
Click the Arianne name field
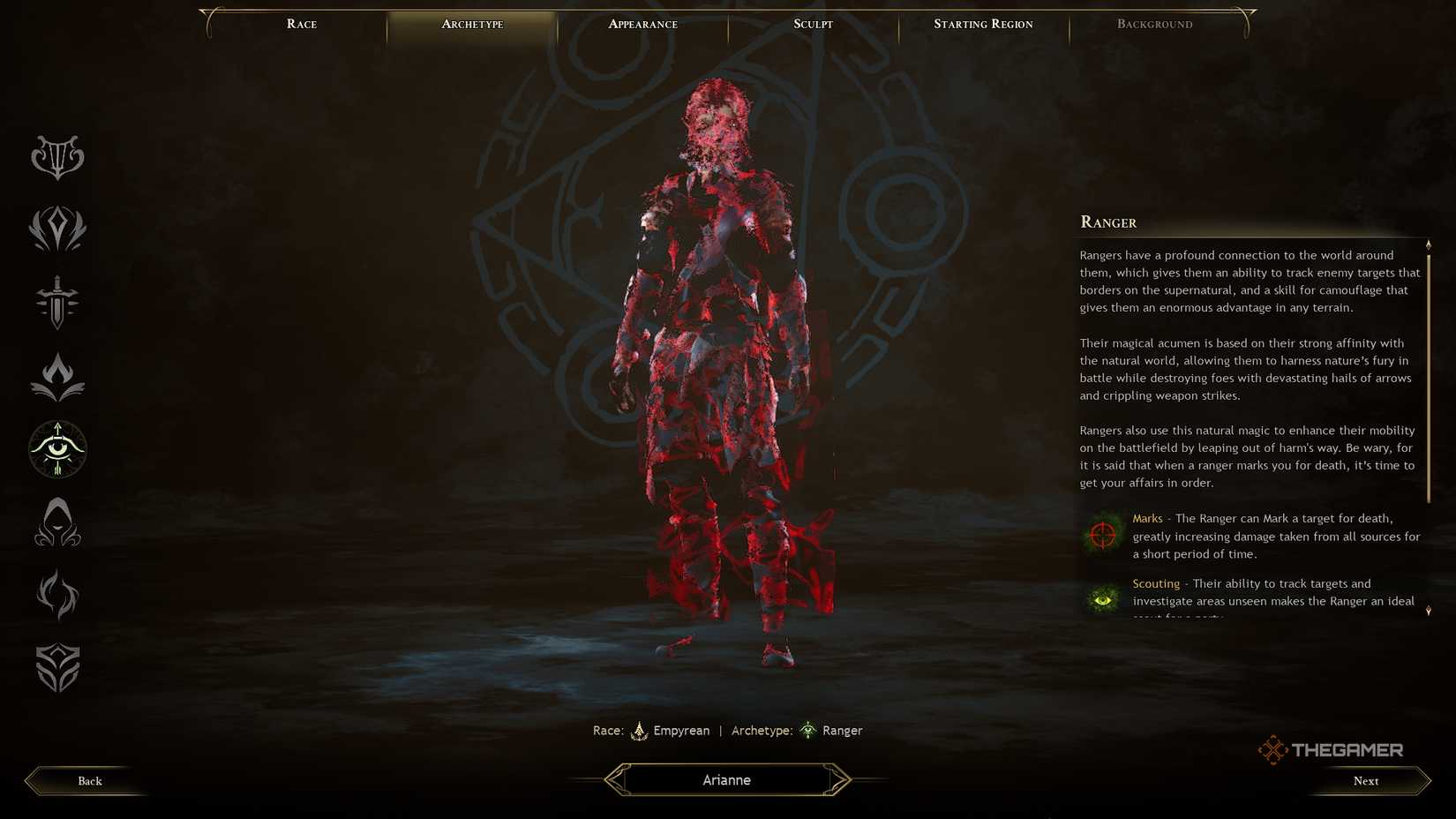[x=726, y=779]
